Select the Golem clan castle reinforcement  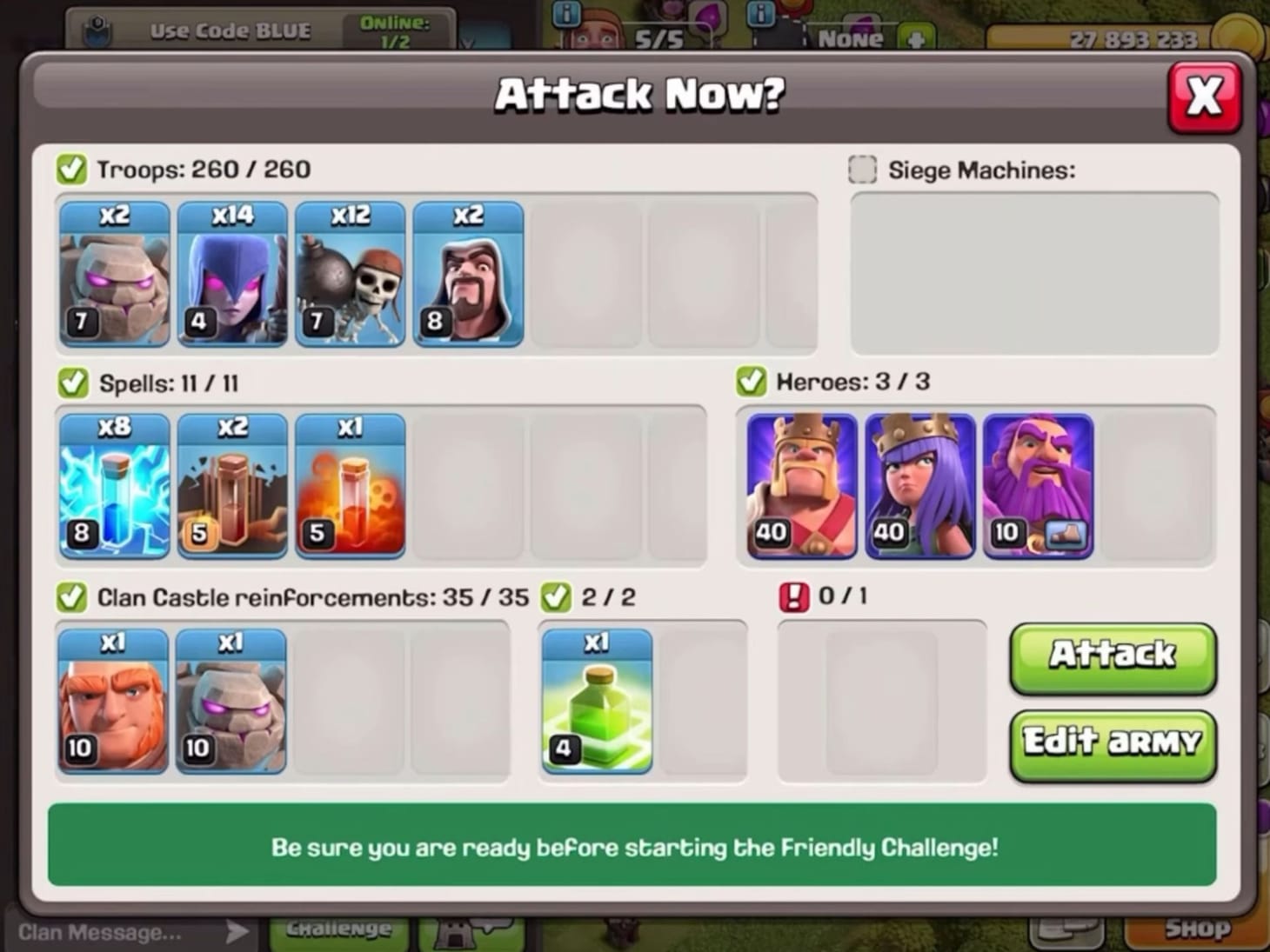tap(231, 700)
